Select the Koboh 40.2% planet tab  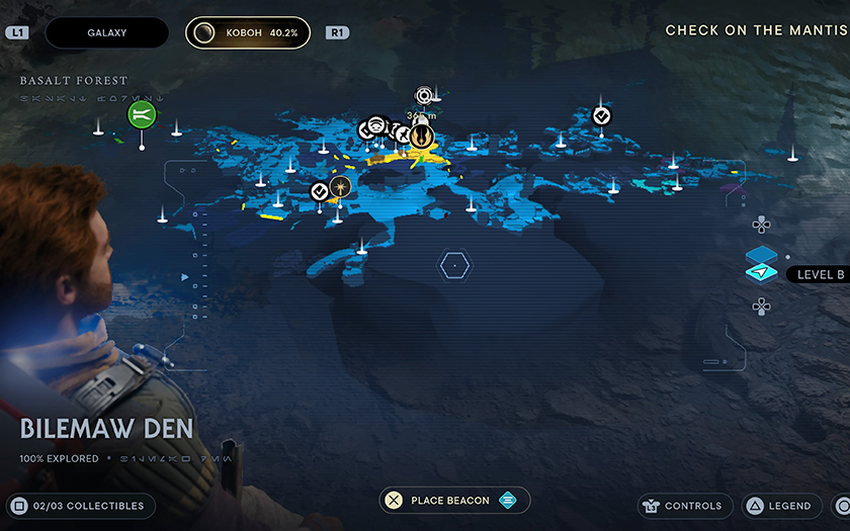click(248, 32)
